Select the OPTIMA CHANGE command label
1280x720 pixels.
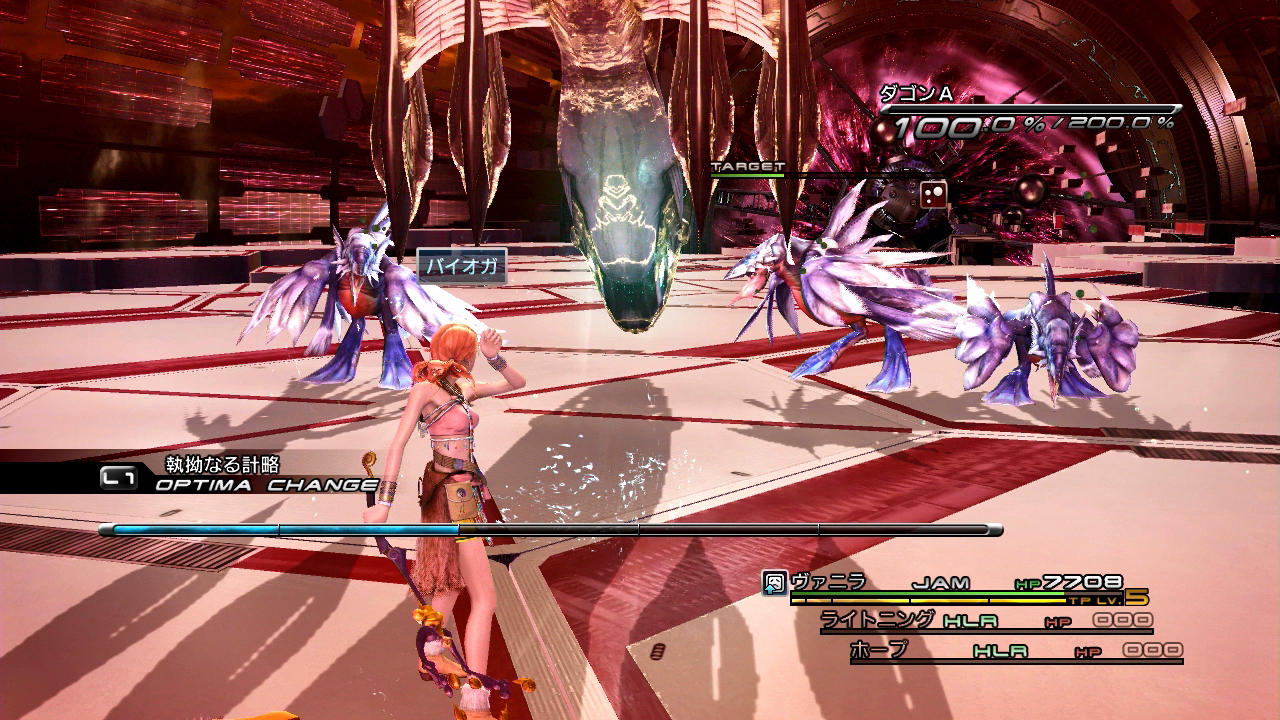(266, 485)
